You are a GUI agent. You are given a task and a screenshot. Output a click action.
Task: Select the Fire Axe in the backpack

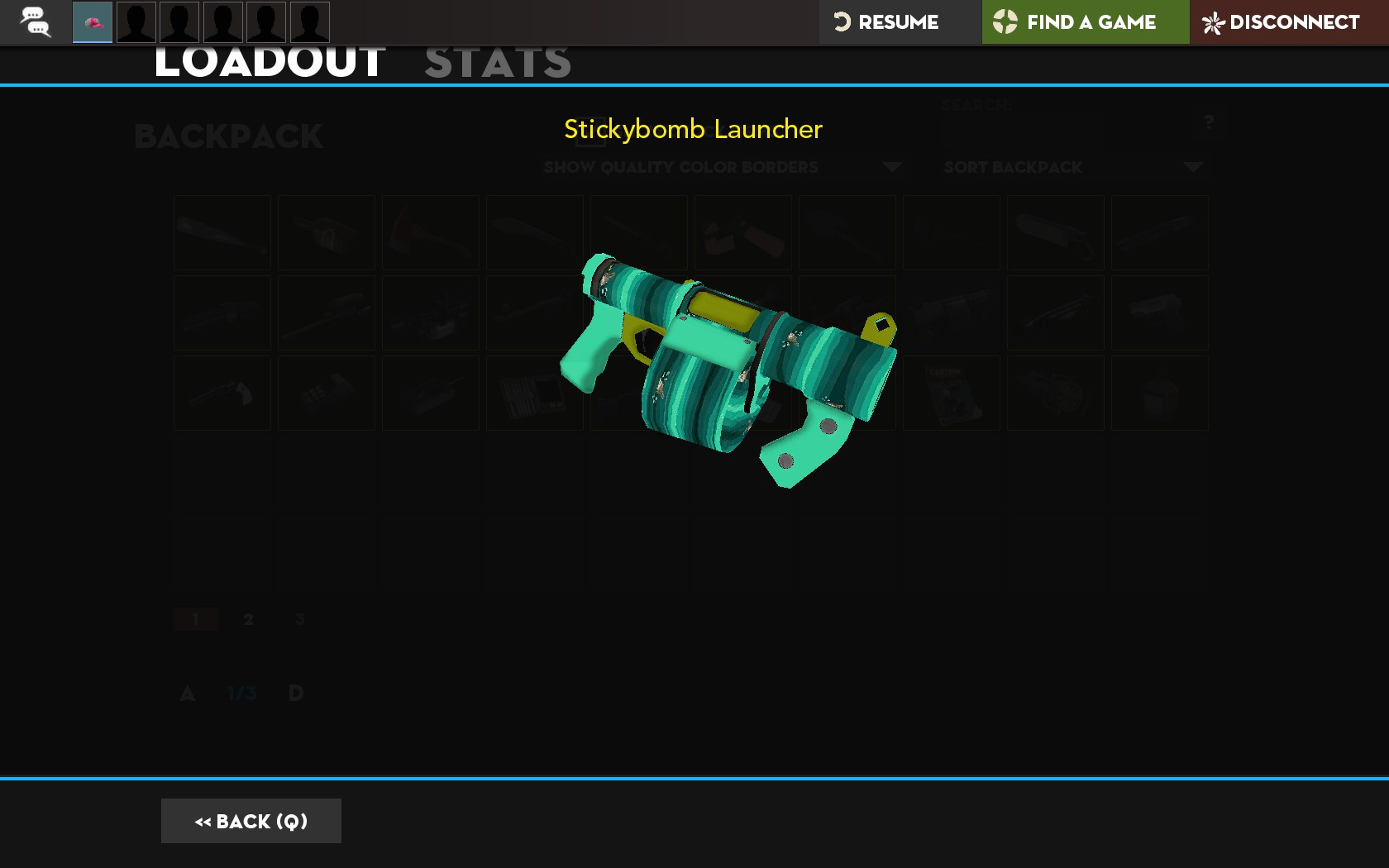point(430,232)
